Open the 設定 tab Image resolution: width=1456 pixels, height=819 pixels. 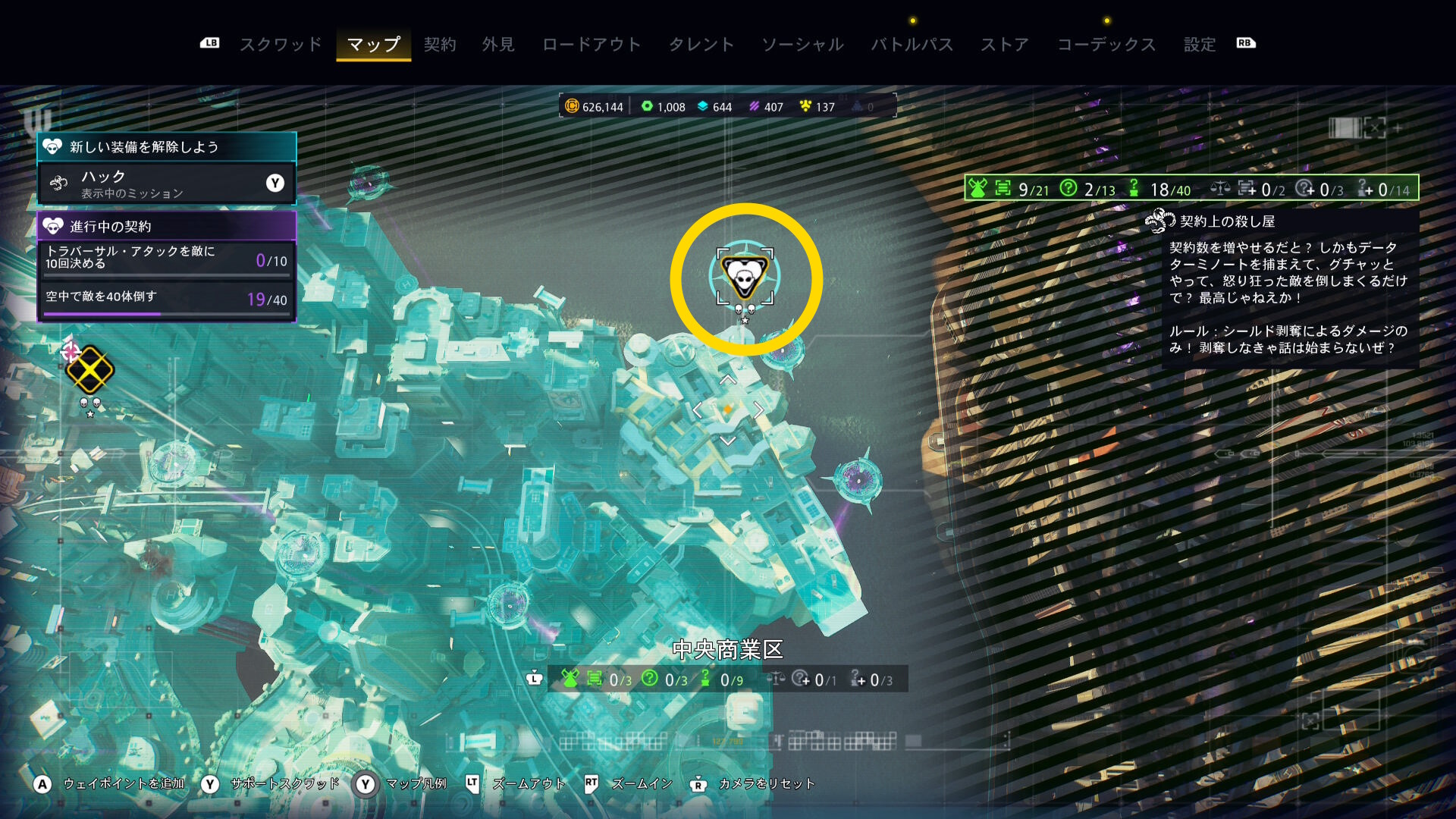(1200, 45)
